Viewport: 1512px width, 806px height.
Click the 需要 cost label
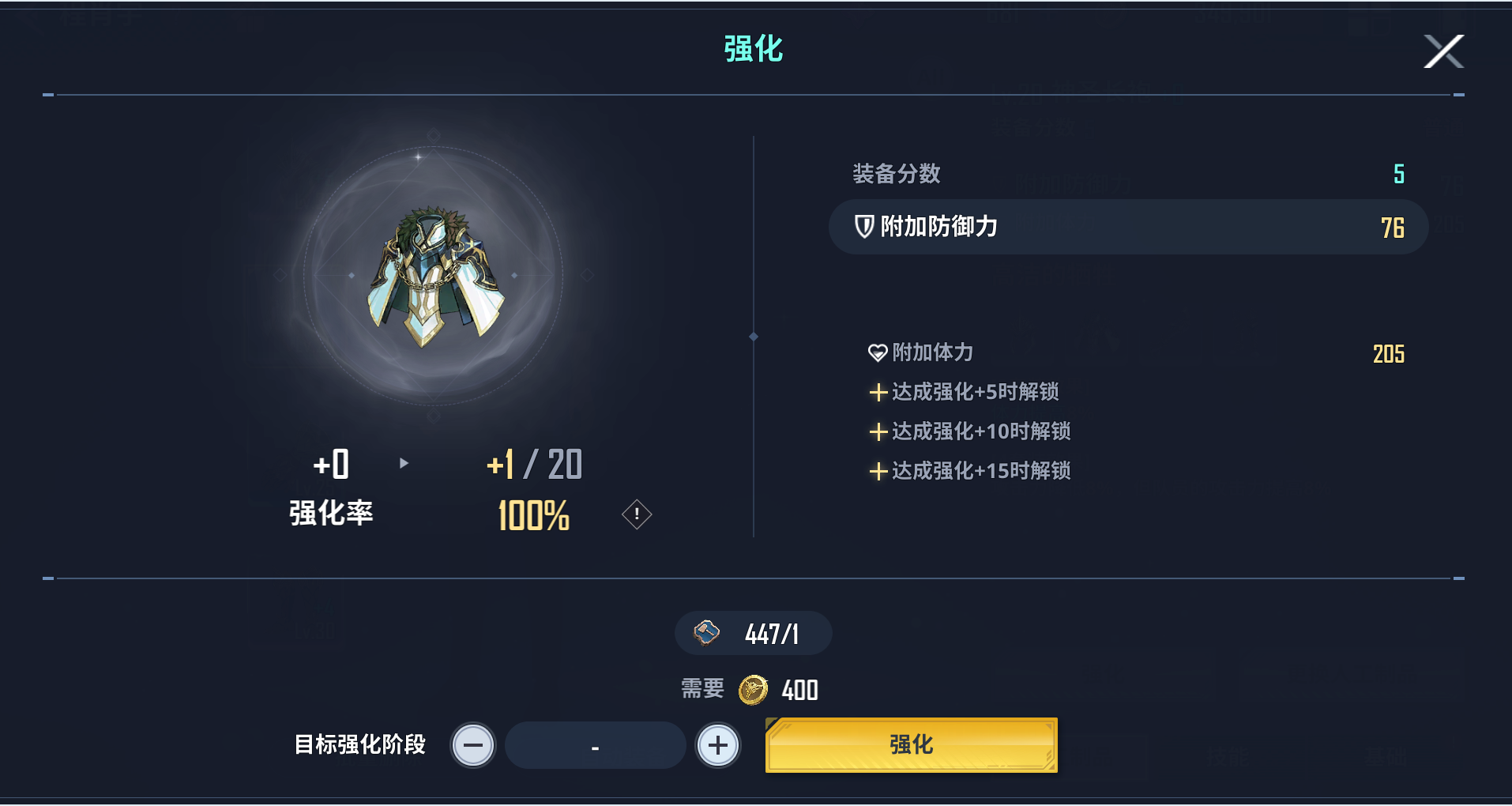[700, 689]
